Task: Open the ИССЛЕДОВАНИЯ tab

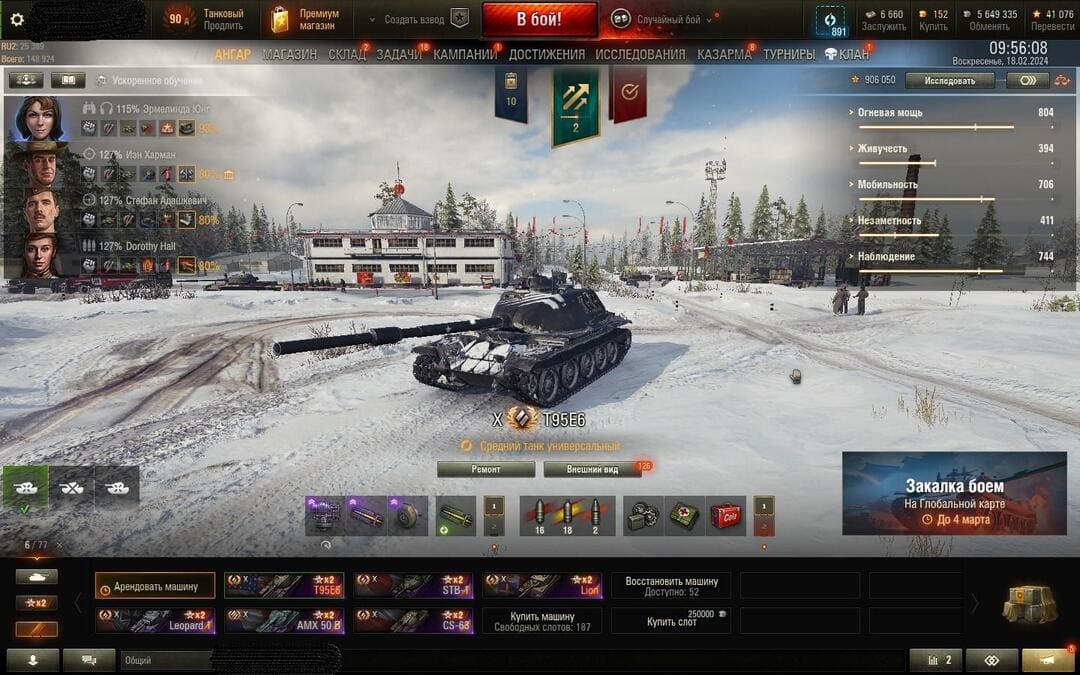Action: [x=640, y=54]
